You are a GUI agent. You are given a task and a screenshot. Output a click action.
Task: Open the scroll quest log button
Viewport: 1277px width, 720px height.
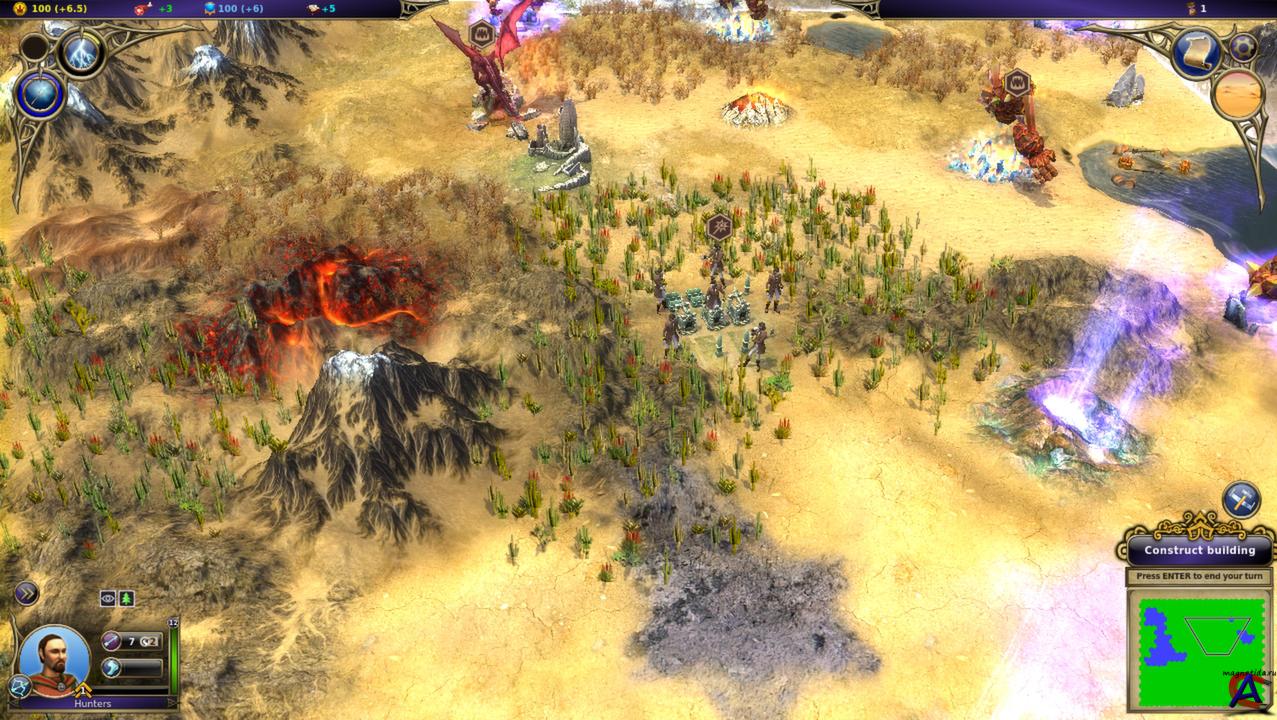point(1196,54)
